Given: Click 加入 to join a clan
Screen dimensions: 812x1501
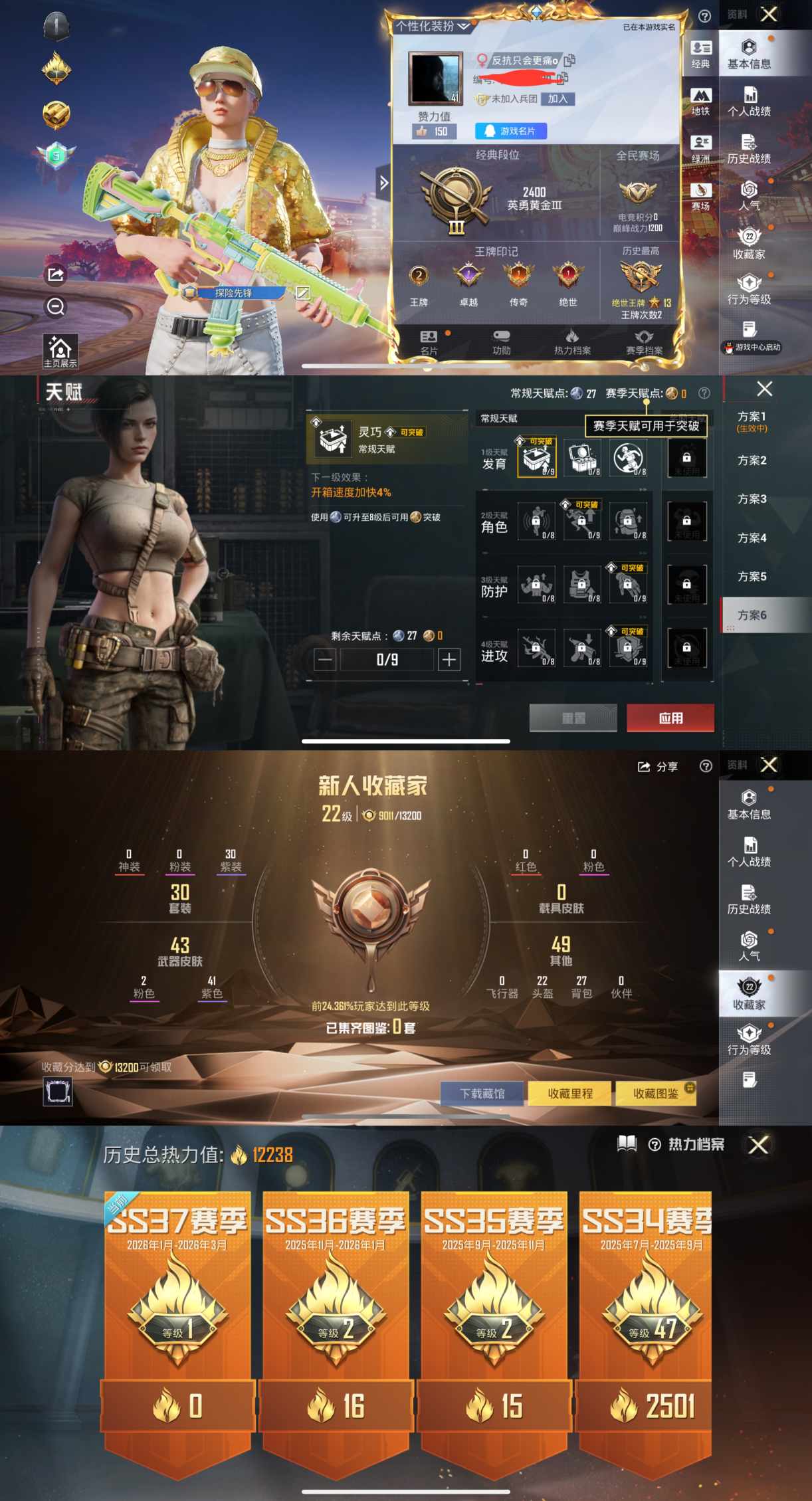Looking at the screenshot, I should (x=558, y=99).
